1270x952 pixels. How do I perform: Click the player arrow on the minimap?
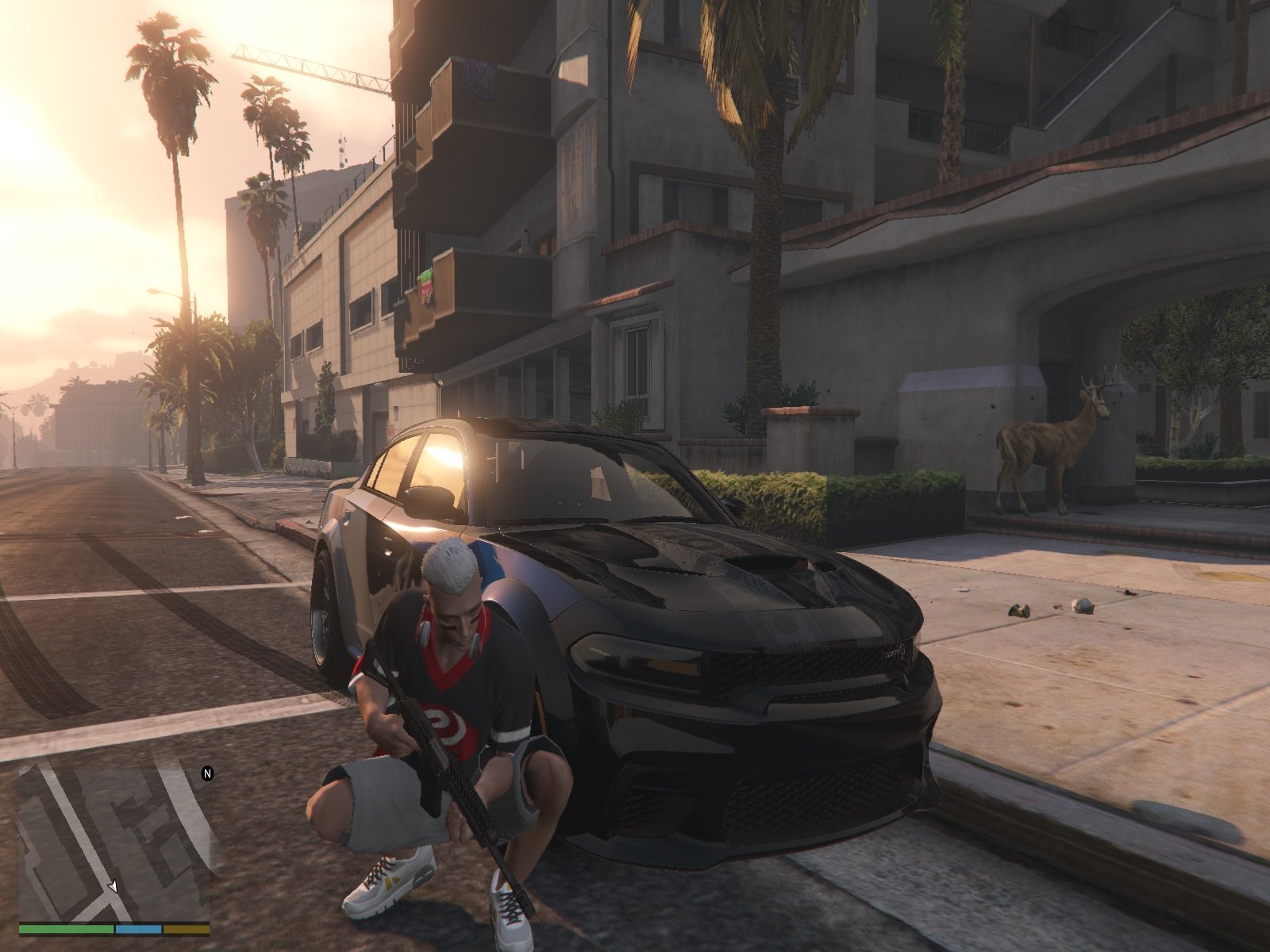(x=113, y=886)
